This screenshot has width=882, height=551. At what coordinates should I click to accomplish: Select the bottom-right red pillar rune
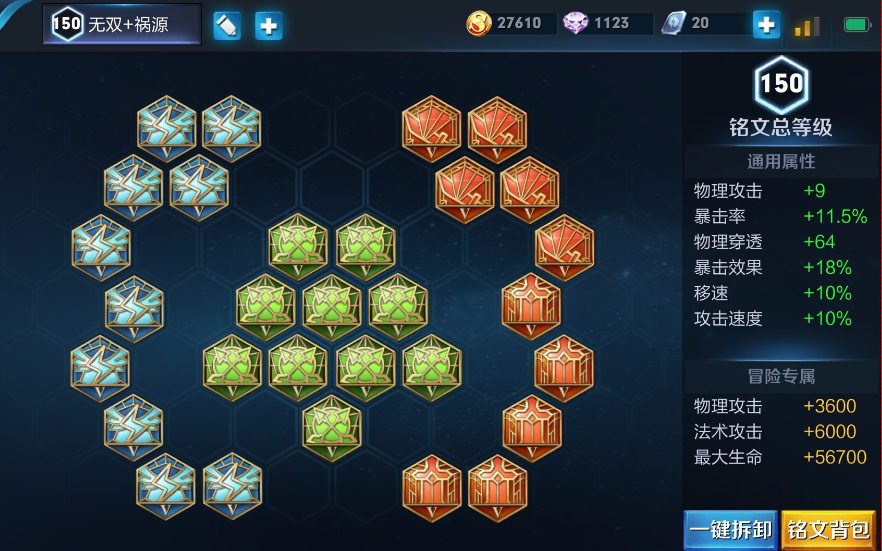(x=498, y=487)
